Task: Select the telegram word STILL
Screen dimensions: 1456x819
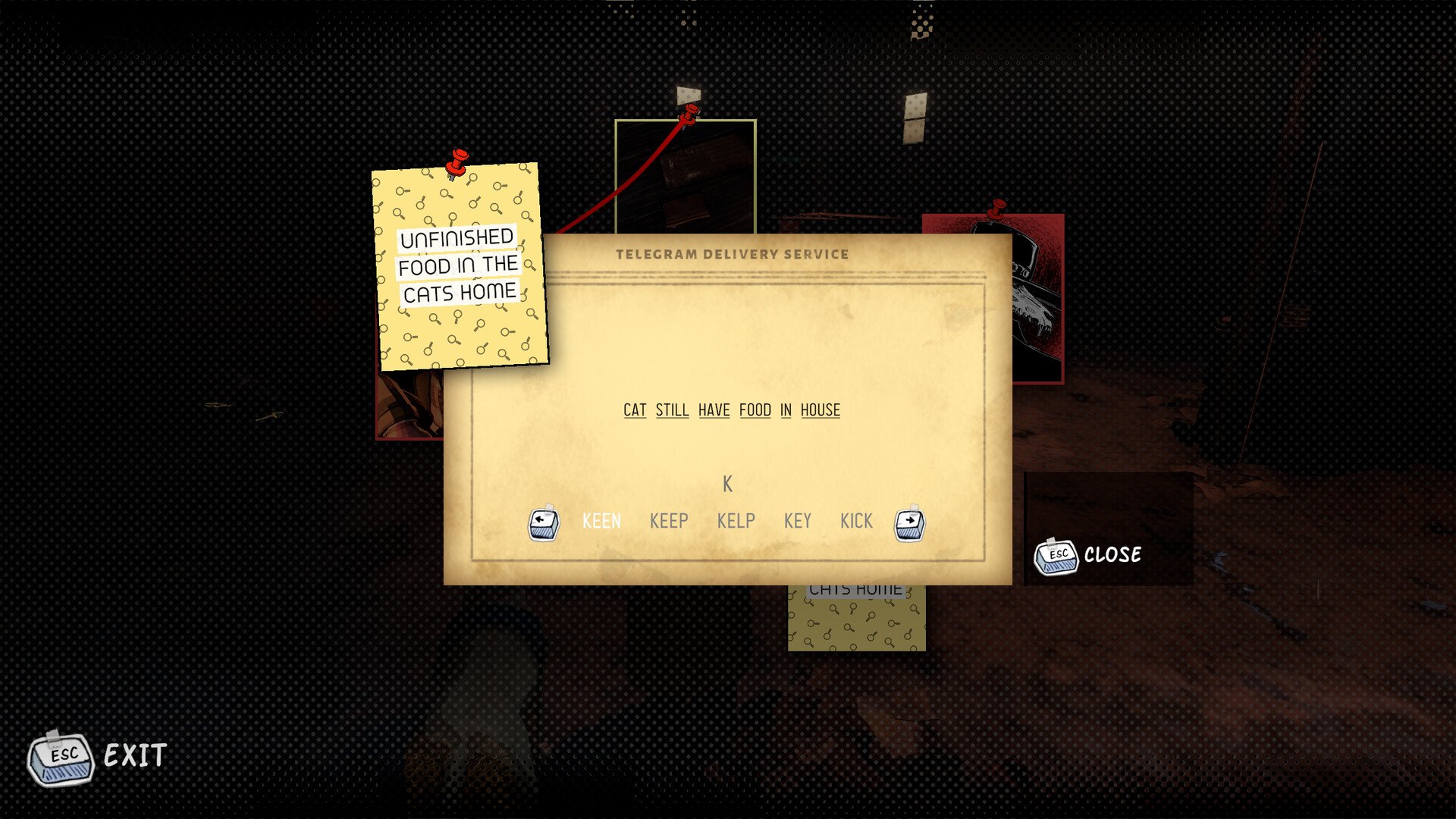Action: pos(672,410)
